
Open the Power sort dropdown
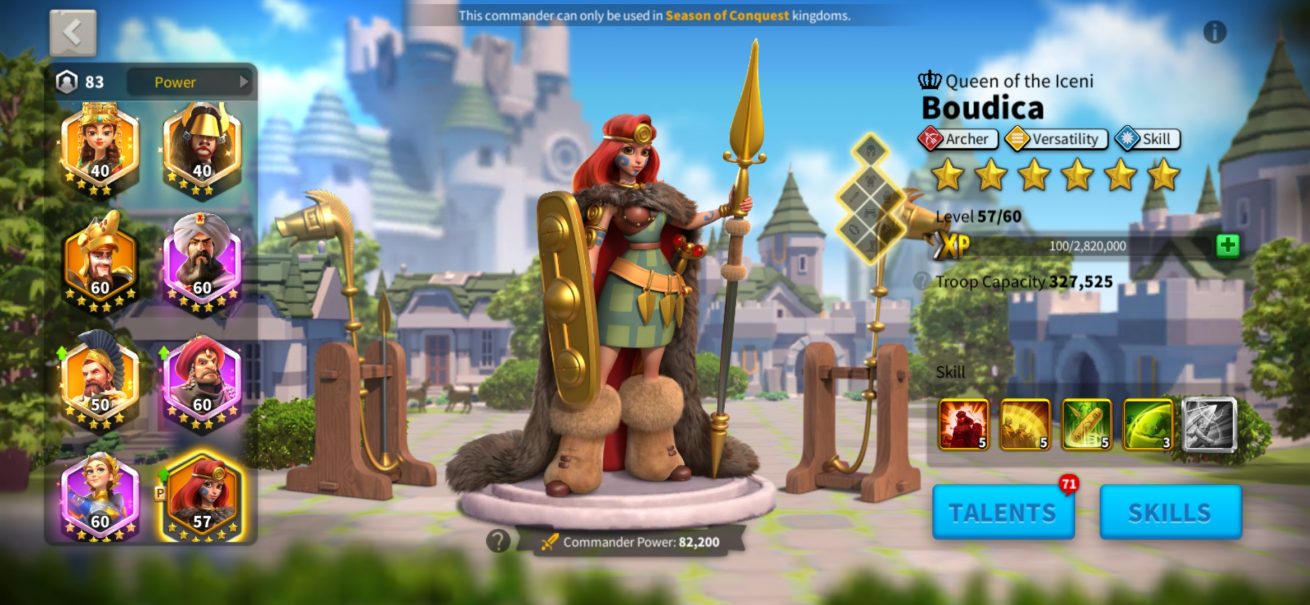pos(188,82)
